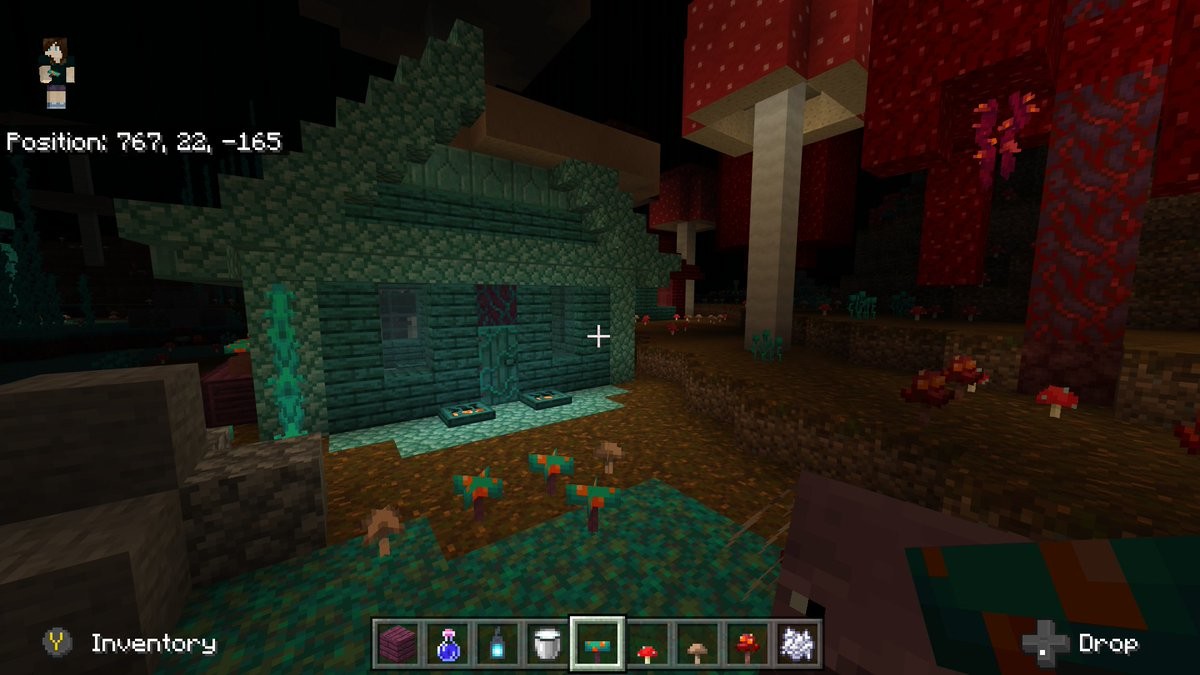This screenshot has height=675, width=1200.
Task: Choose the soul lantern in the hotbar
Action: tap(497, 643)
